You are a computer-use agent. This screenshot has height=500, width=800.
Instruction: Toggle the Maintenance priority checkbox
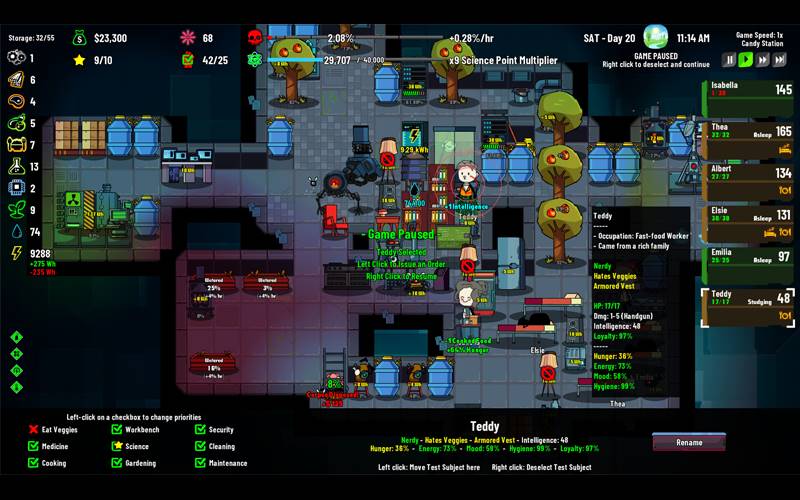click(x=201, y=463)
